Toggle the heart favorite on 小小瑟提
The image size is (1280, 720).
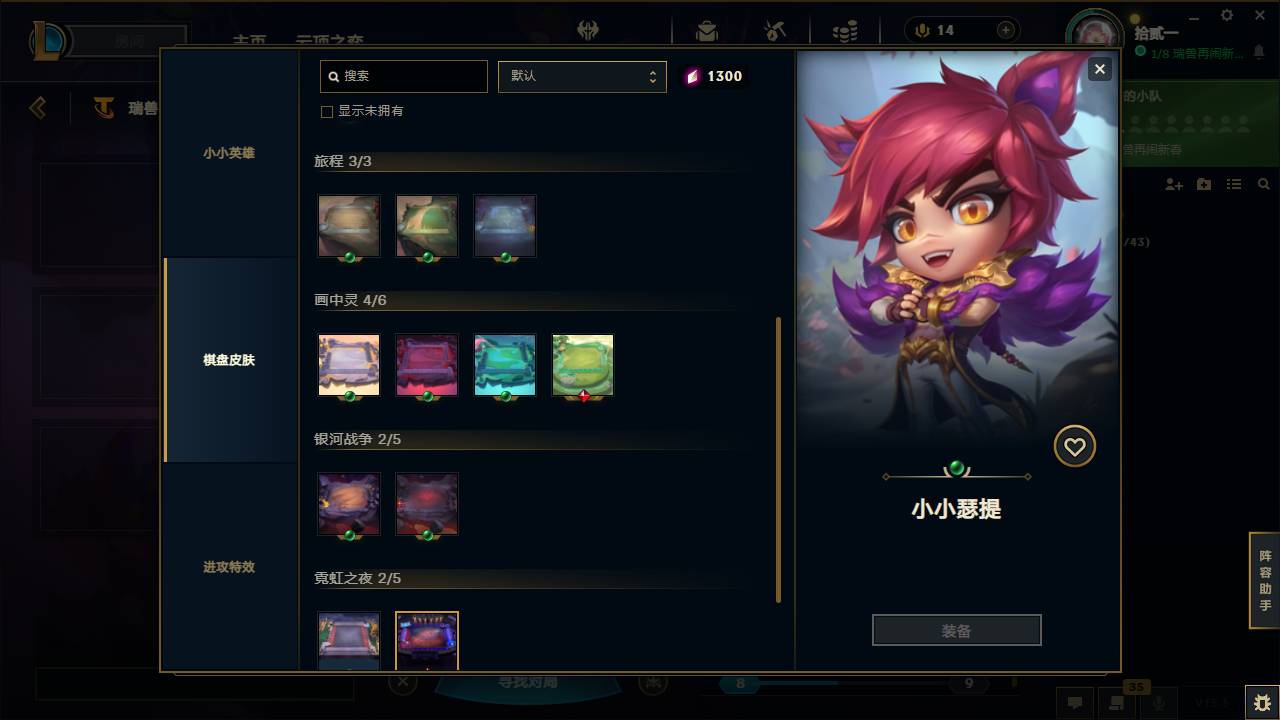(1074, 446)
